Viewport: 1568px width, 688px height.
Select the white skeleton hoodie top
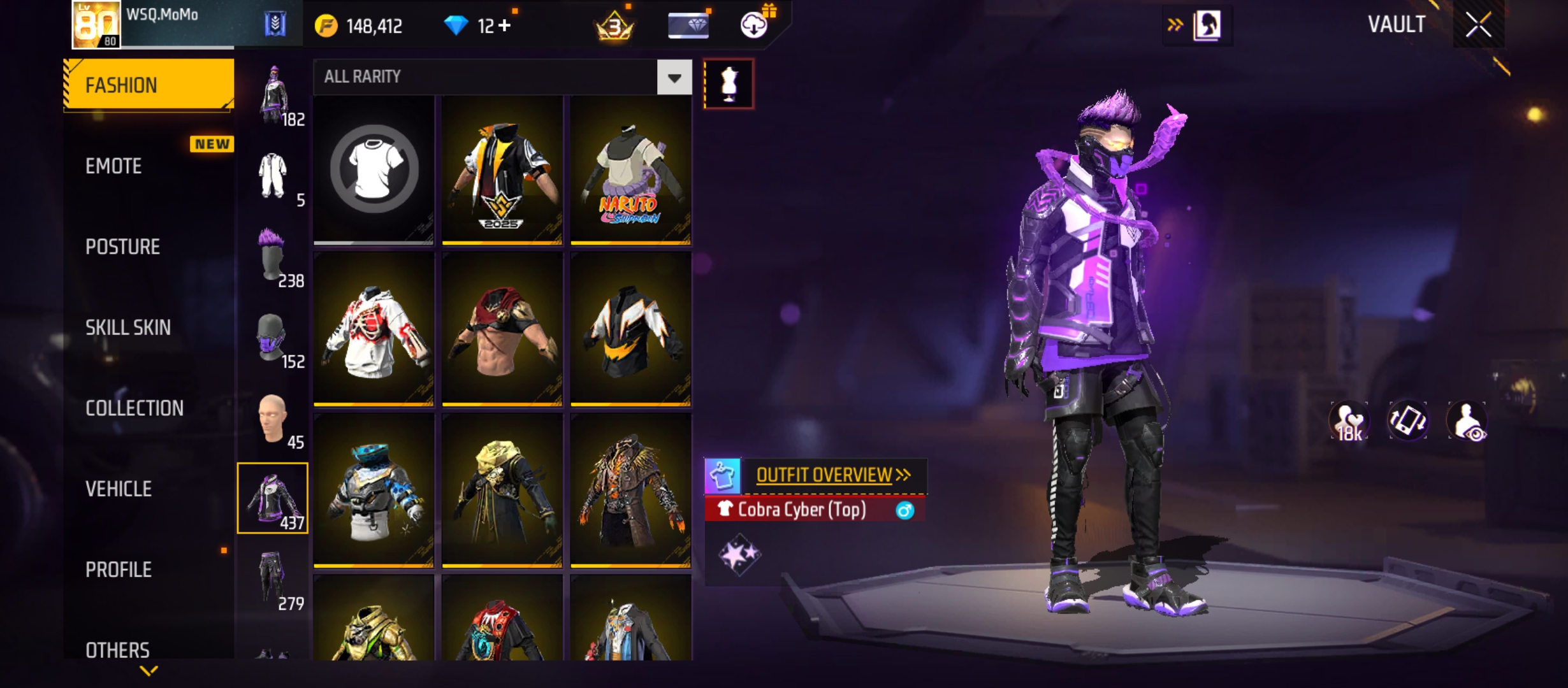(374, 329)
